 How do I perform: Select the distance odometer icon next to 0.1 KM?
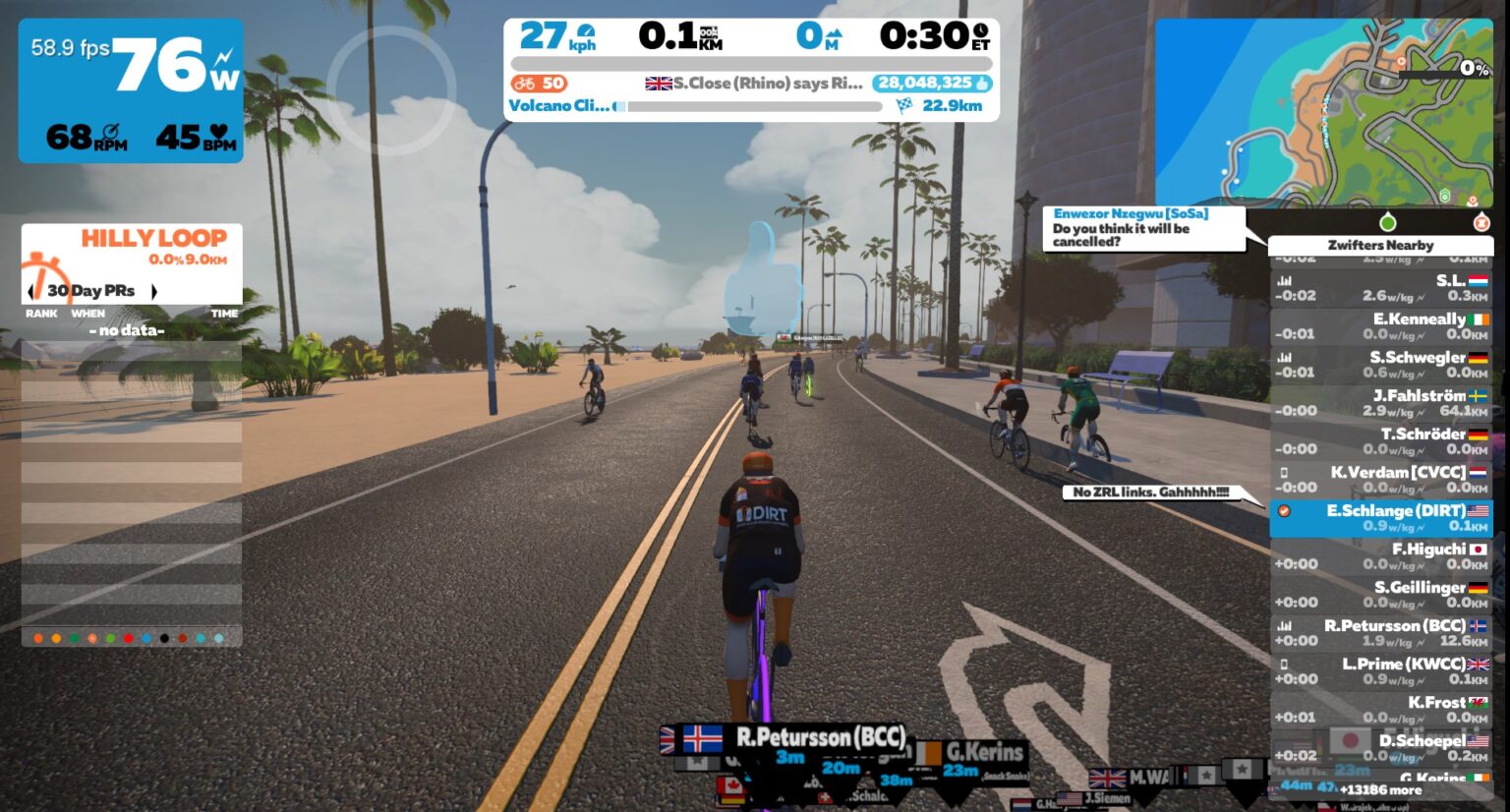pos(710,33)
